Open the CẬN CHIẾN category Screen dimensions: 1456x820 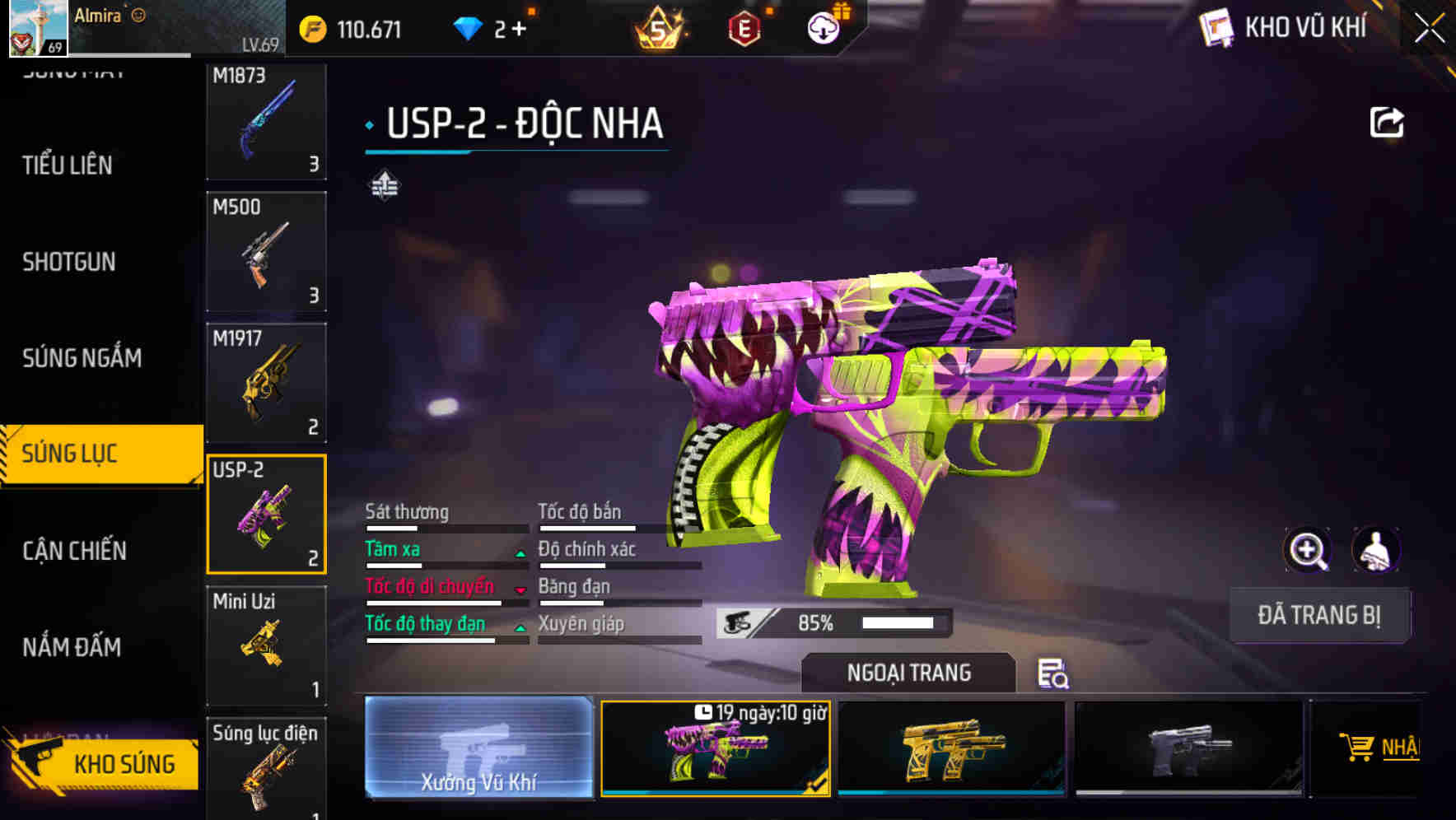[x=72, y=550]
